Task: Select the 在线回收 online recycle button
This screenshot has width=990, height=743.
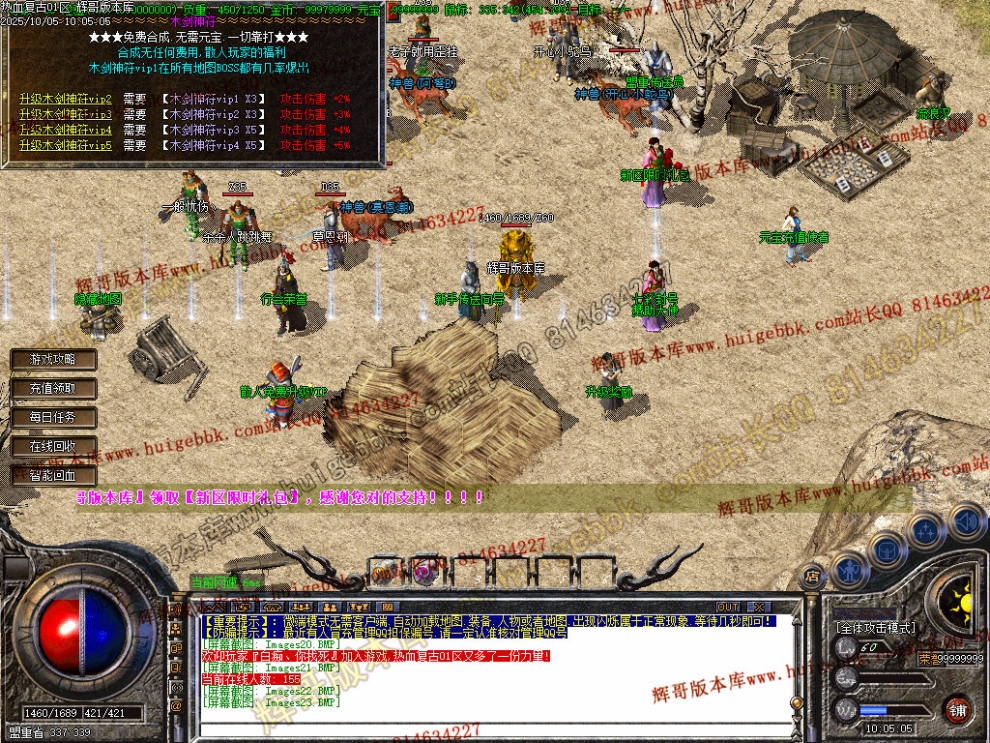Action: point(52,446)
